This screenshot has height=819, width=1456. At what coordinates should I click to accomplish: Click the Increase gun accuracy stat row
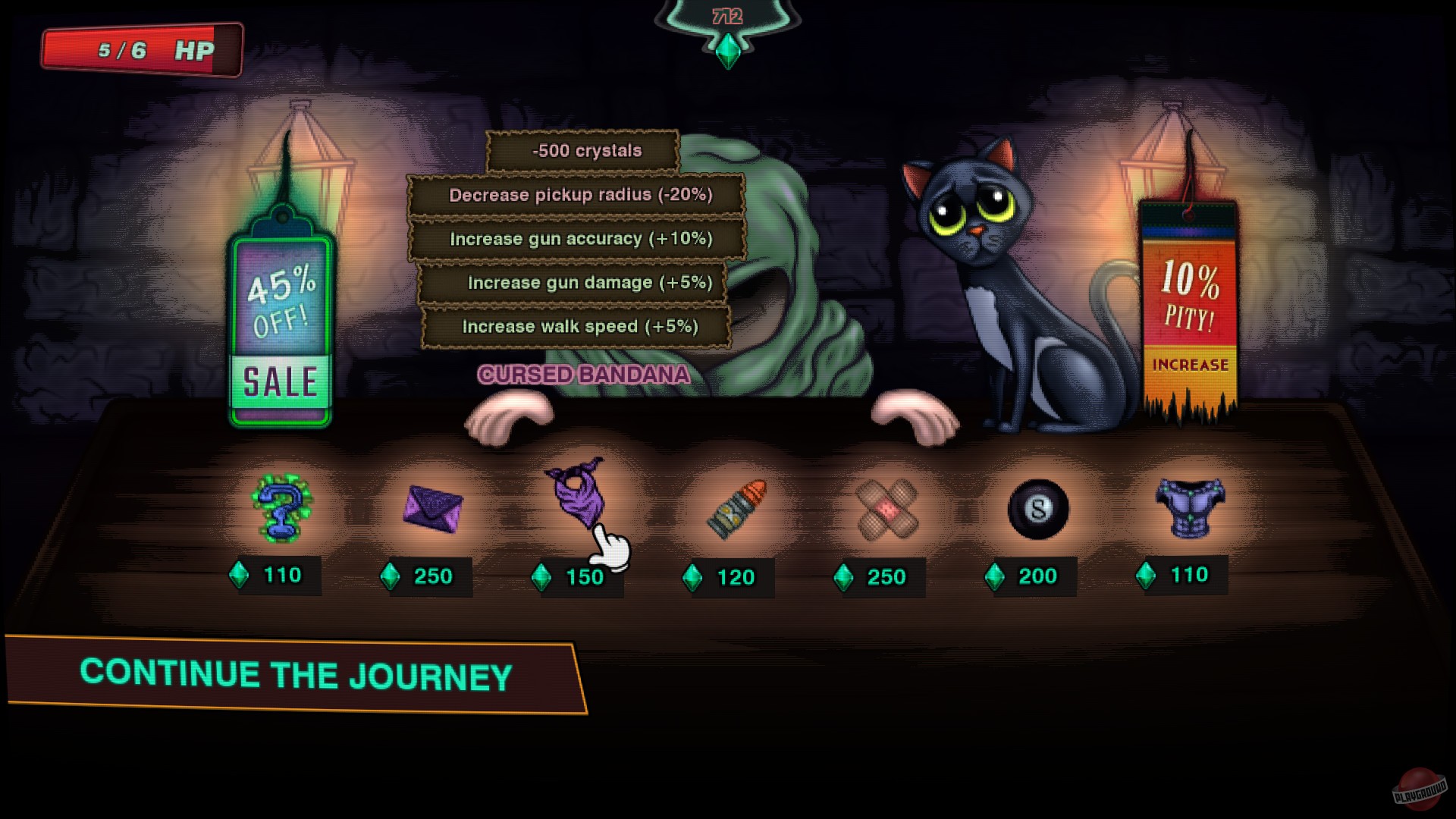pos(581,238)
